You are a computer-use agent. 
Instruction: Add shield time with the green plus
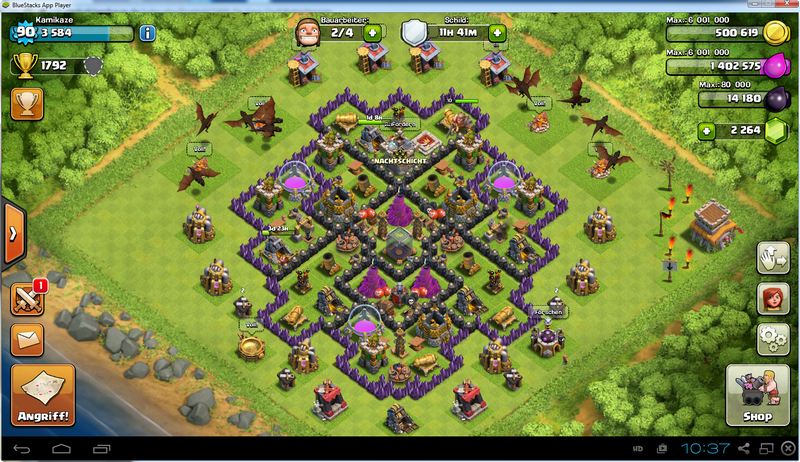497,33
